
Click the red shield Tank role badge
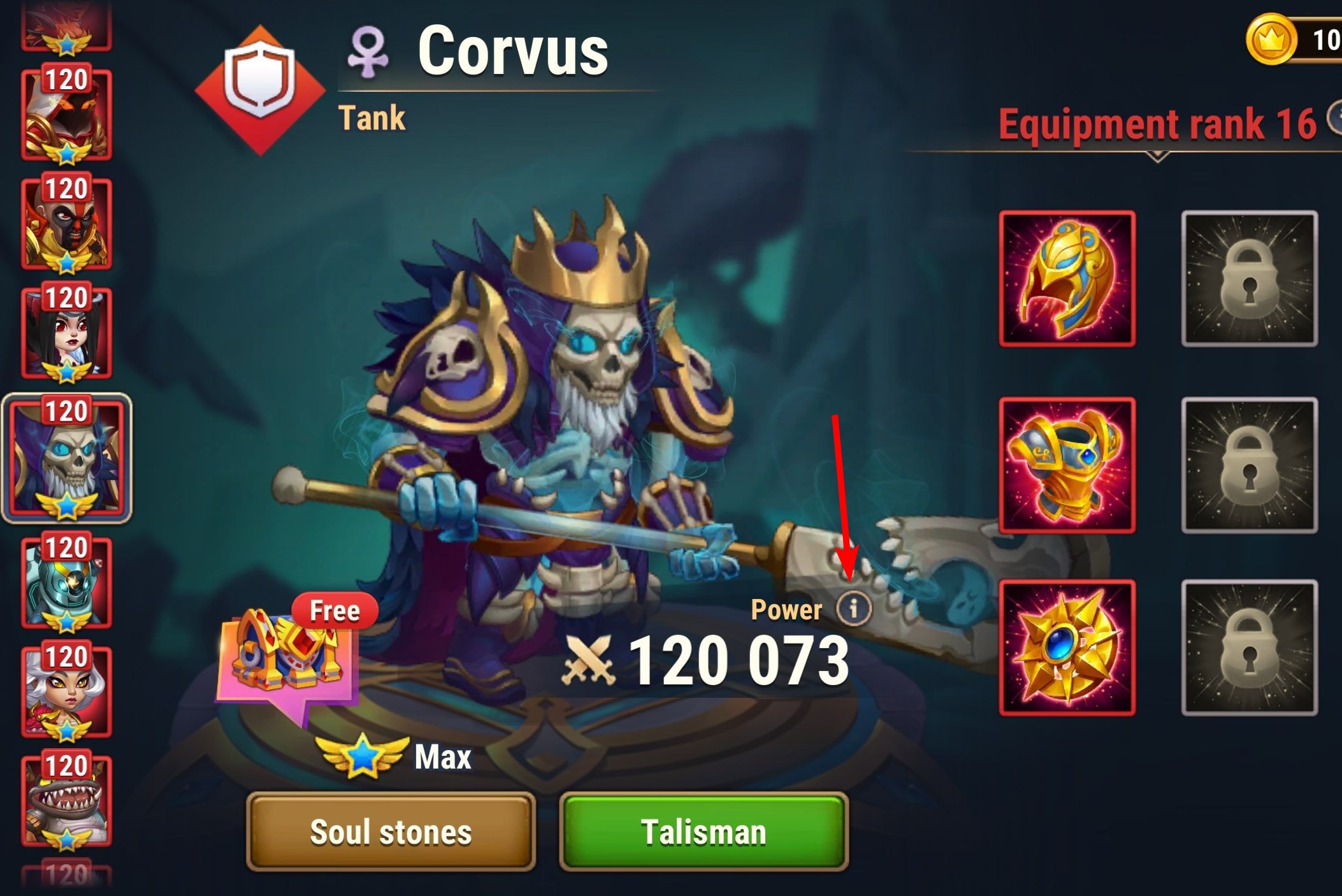260,89
